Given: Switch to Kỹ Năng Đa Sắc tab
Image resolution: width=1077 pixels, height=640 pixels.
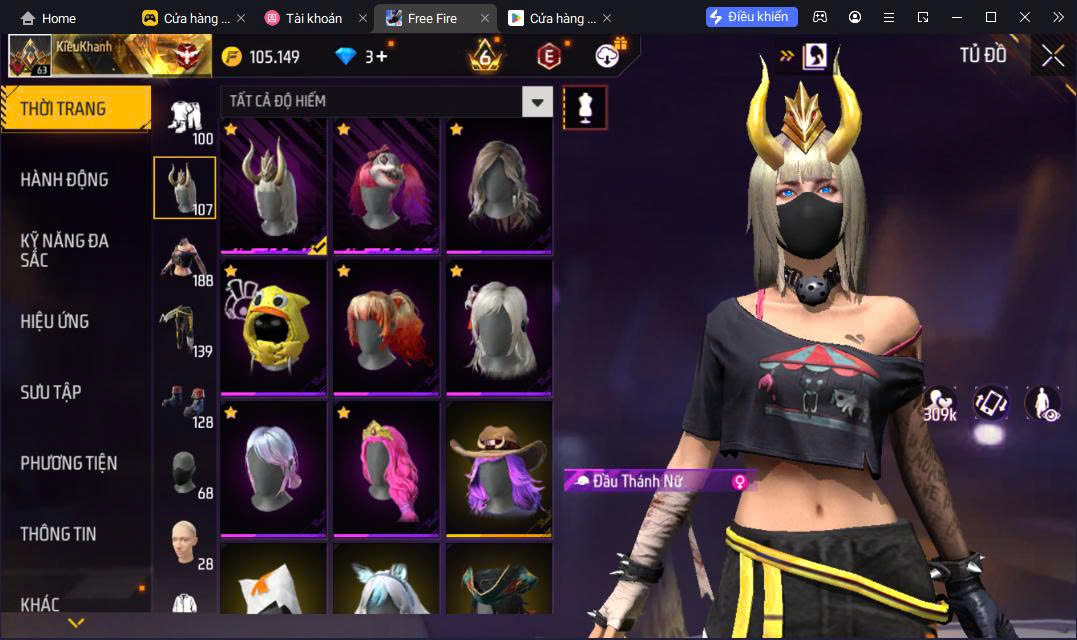Looking at the screenshot, I should (65, 250).
